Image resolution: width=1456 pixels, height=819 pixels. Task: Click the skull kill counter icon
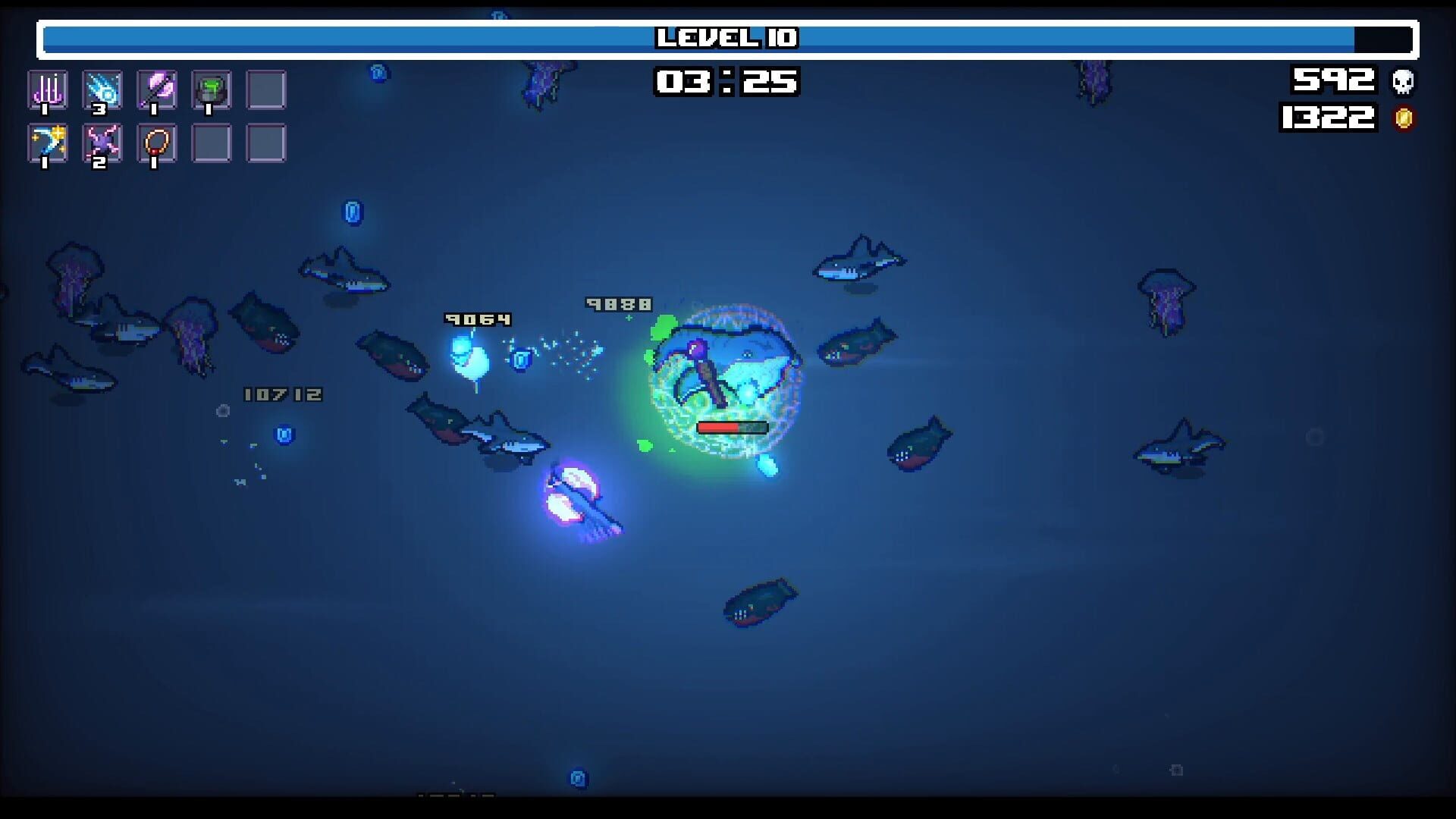(x=1401, y=81)
